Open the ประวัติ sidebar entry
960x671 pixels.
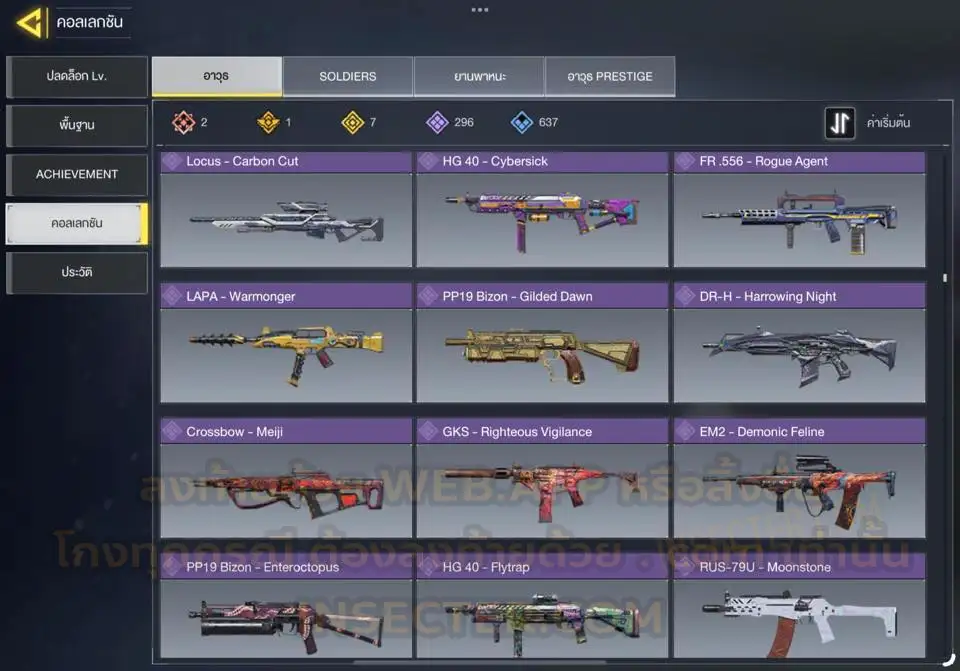[x=77, y=272]
